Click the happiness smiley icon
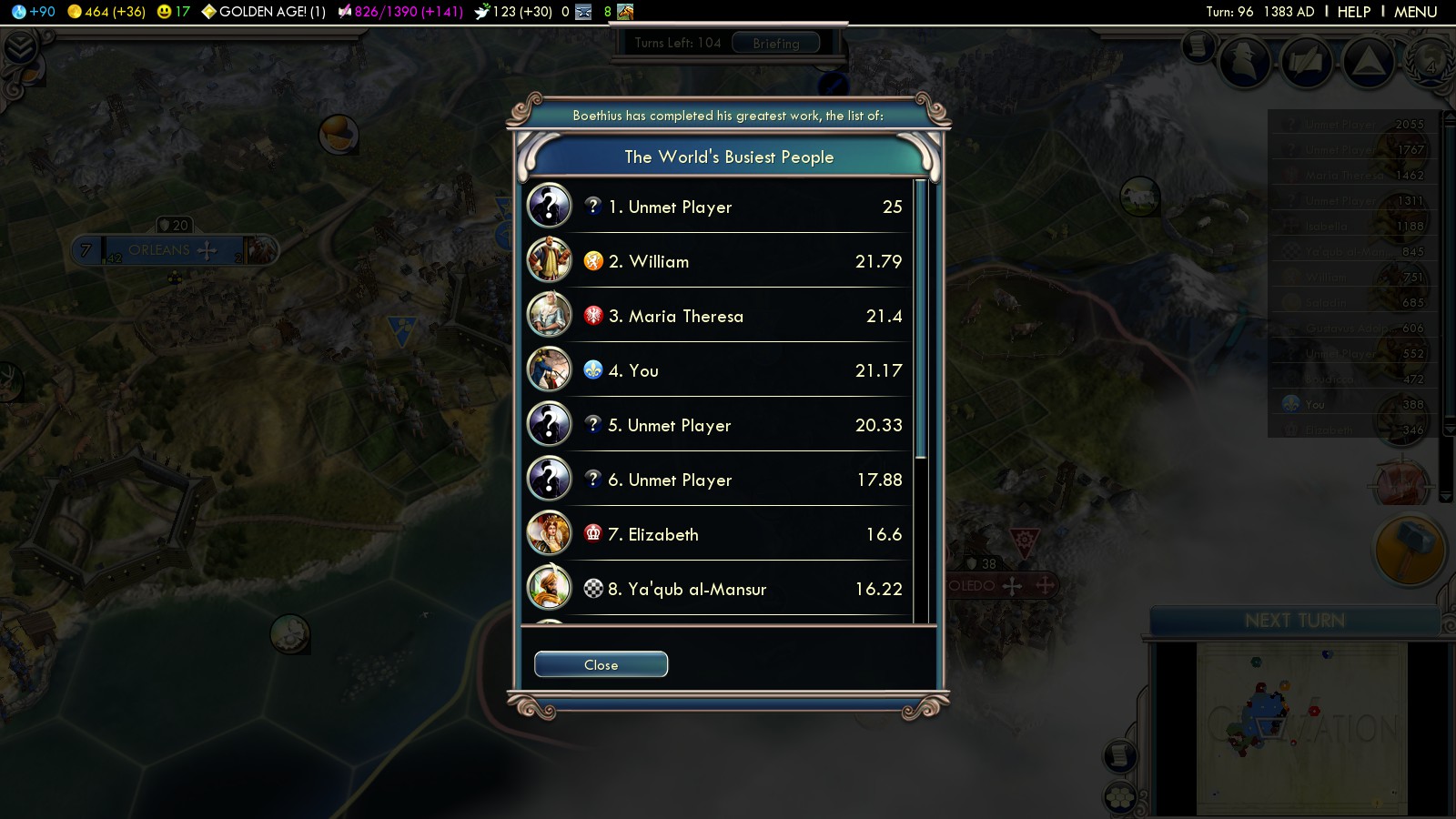Image resolution: width=1456 pixels, height=819 pixels. pyautogui.click(x=164, y=12)
